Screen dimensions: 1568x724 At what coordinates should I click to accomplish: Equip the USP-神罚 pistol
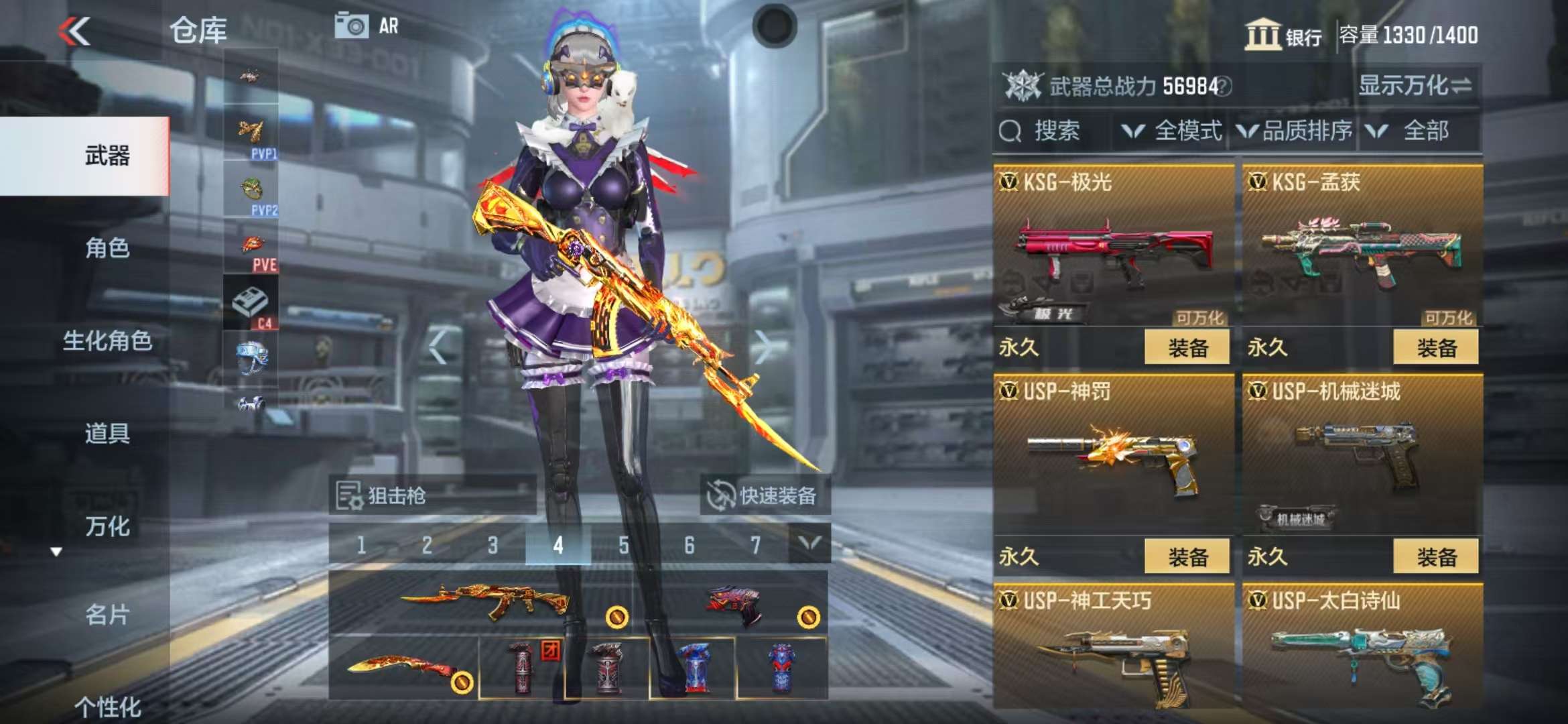pos(1187,556)
